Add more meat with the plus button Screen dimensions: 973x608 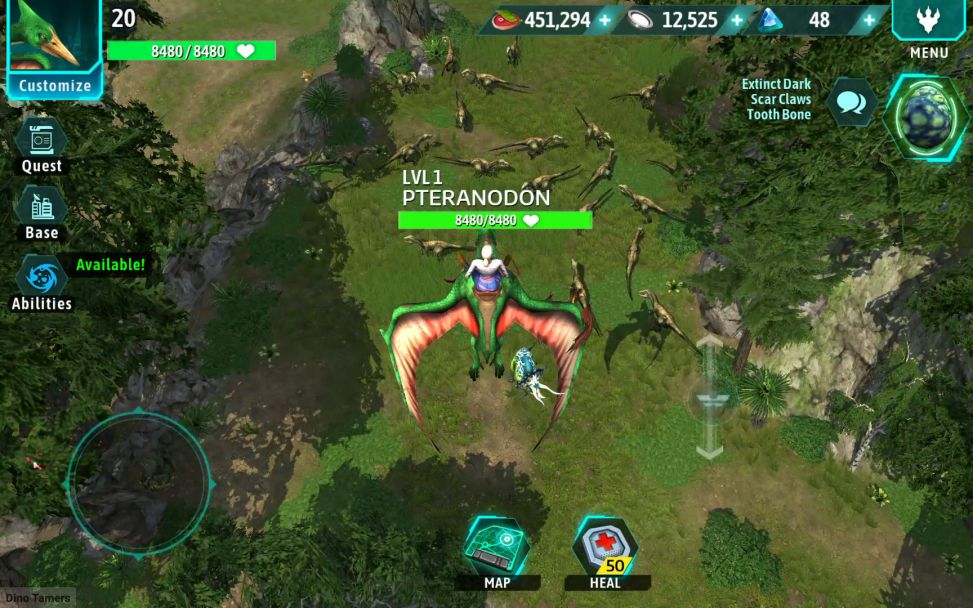click(604, 20)
